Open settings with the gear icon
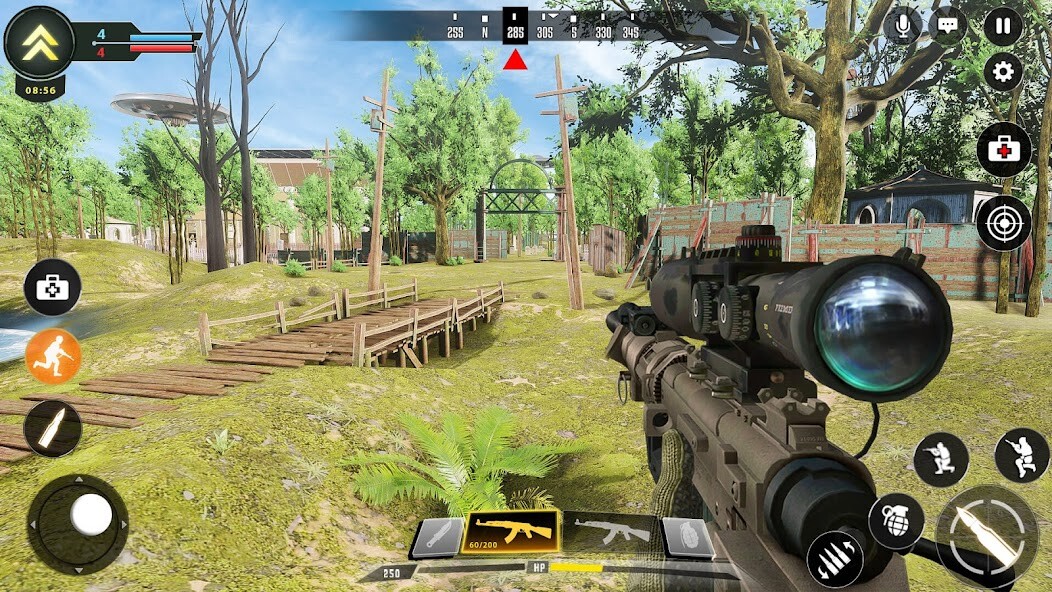1052x592 pixels. [1003, 72]
